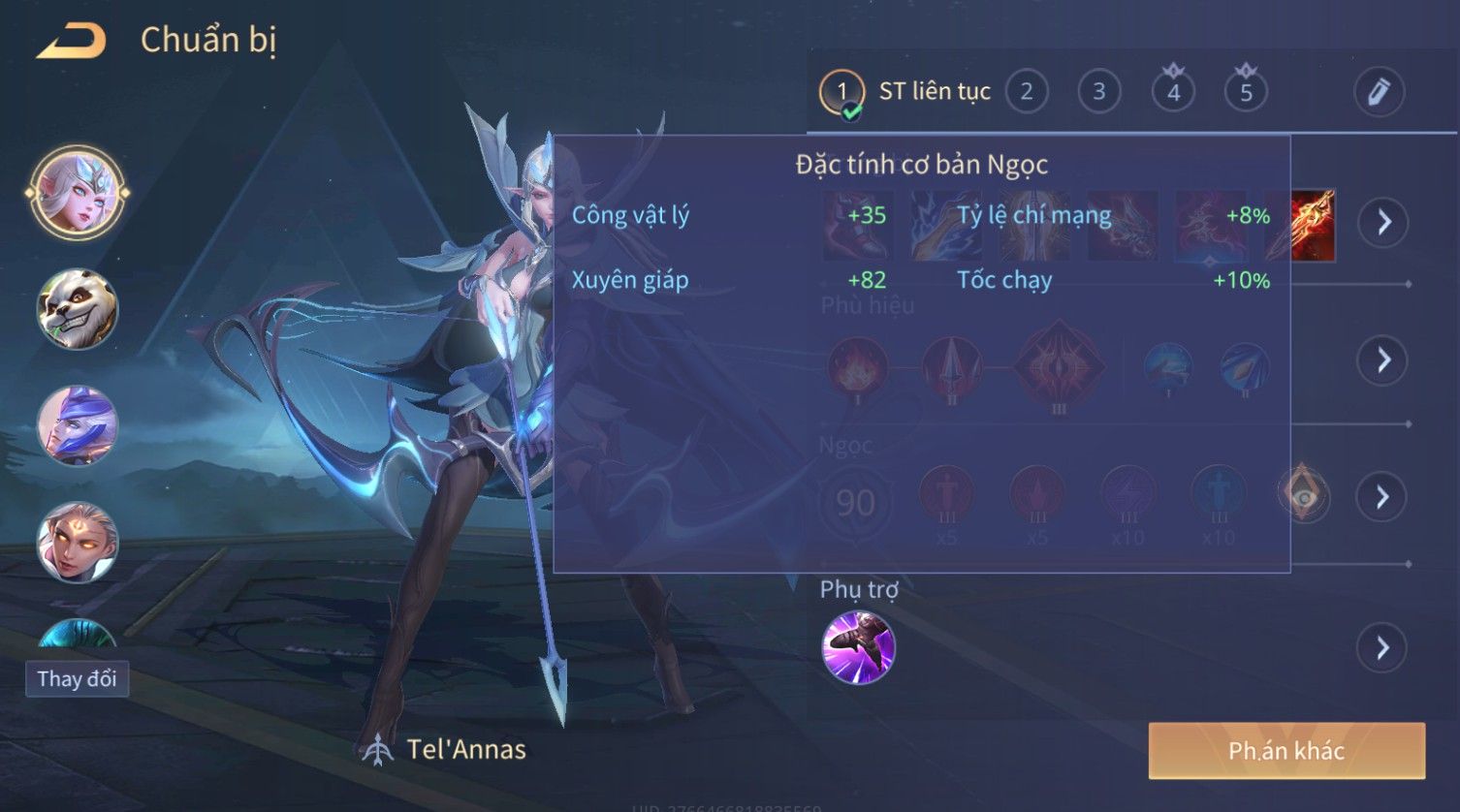
Task: Choose the Tel'Annas hero portrait
Action: tap(77, 193)
